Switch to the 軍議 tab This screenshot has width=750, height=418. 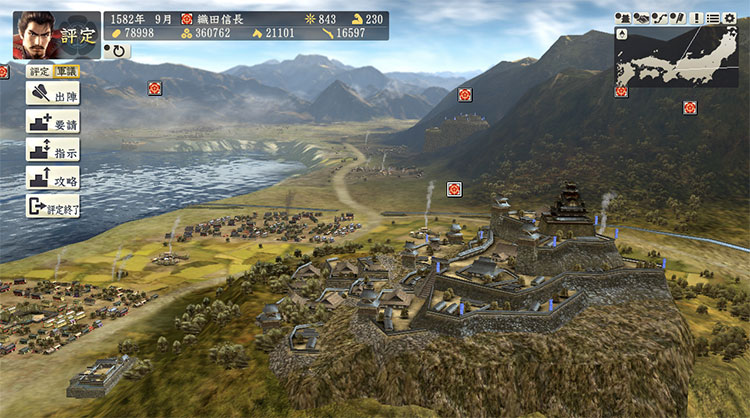(x=65, y=71)
